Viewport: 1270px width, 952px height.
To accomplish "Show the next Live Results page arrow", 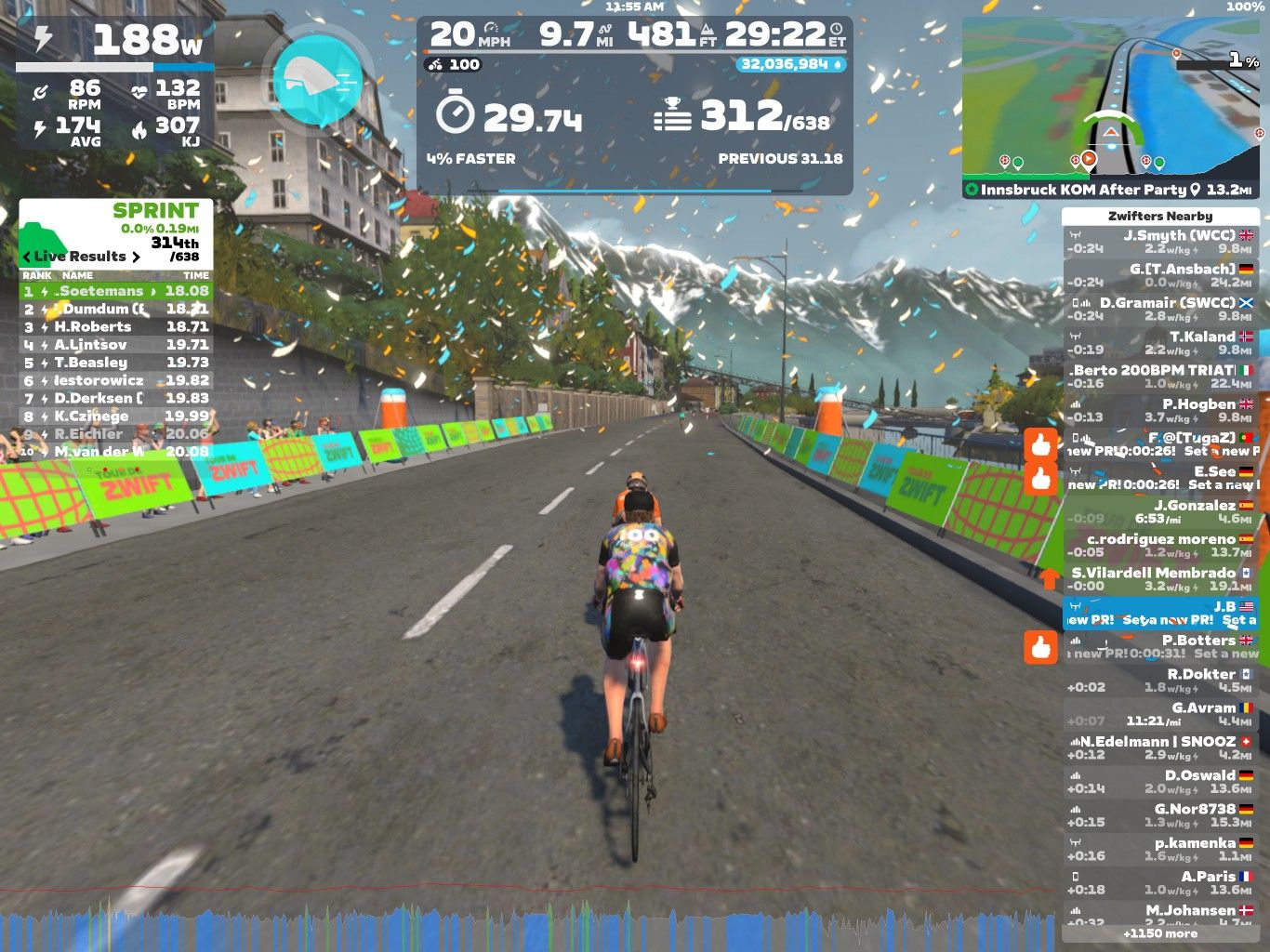I will (x=136, y=257).
